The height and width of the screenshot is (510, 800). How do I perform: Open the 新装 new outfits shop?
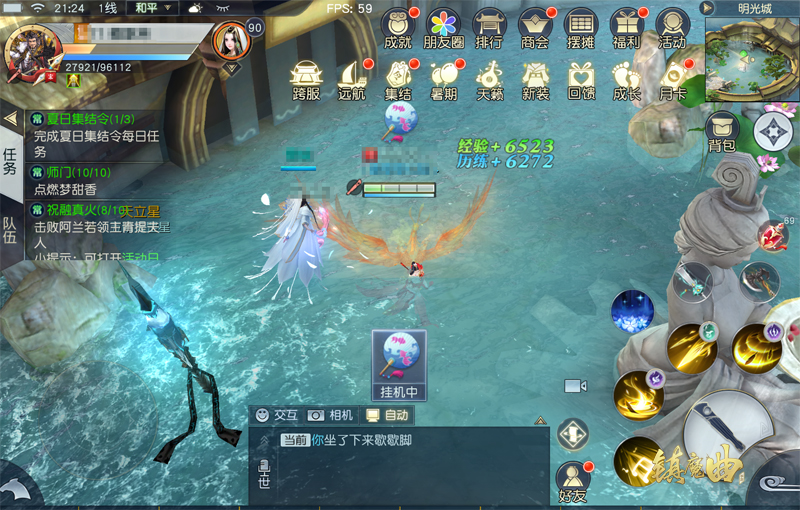(x=535, y=80)
